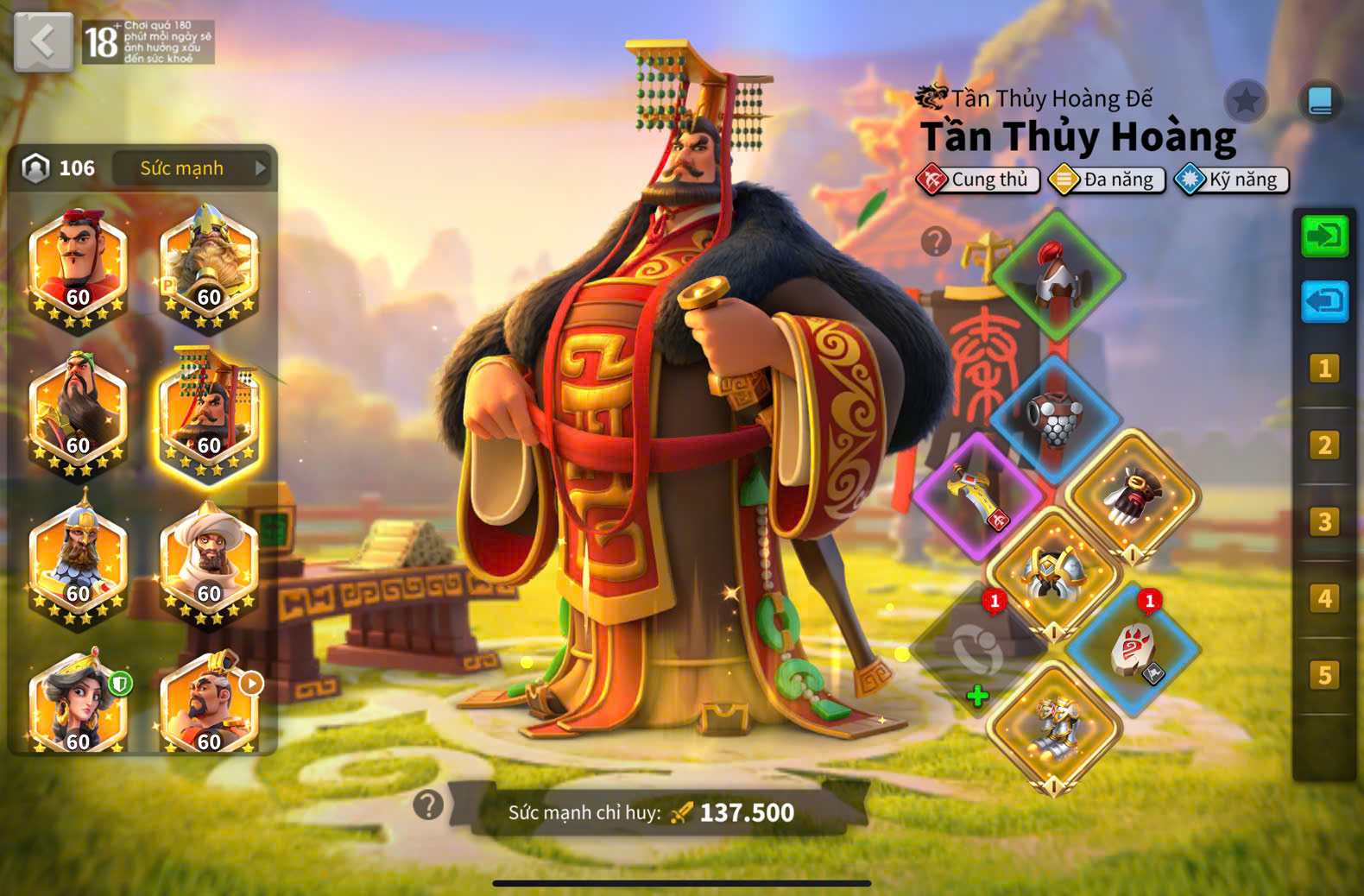Choose the white-turban bearded commander portrait
The width and height of the screenshot is (1364, 896).
coord(208,561)
